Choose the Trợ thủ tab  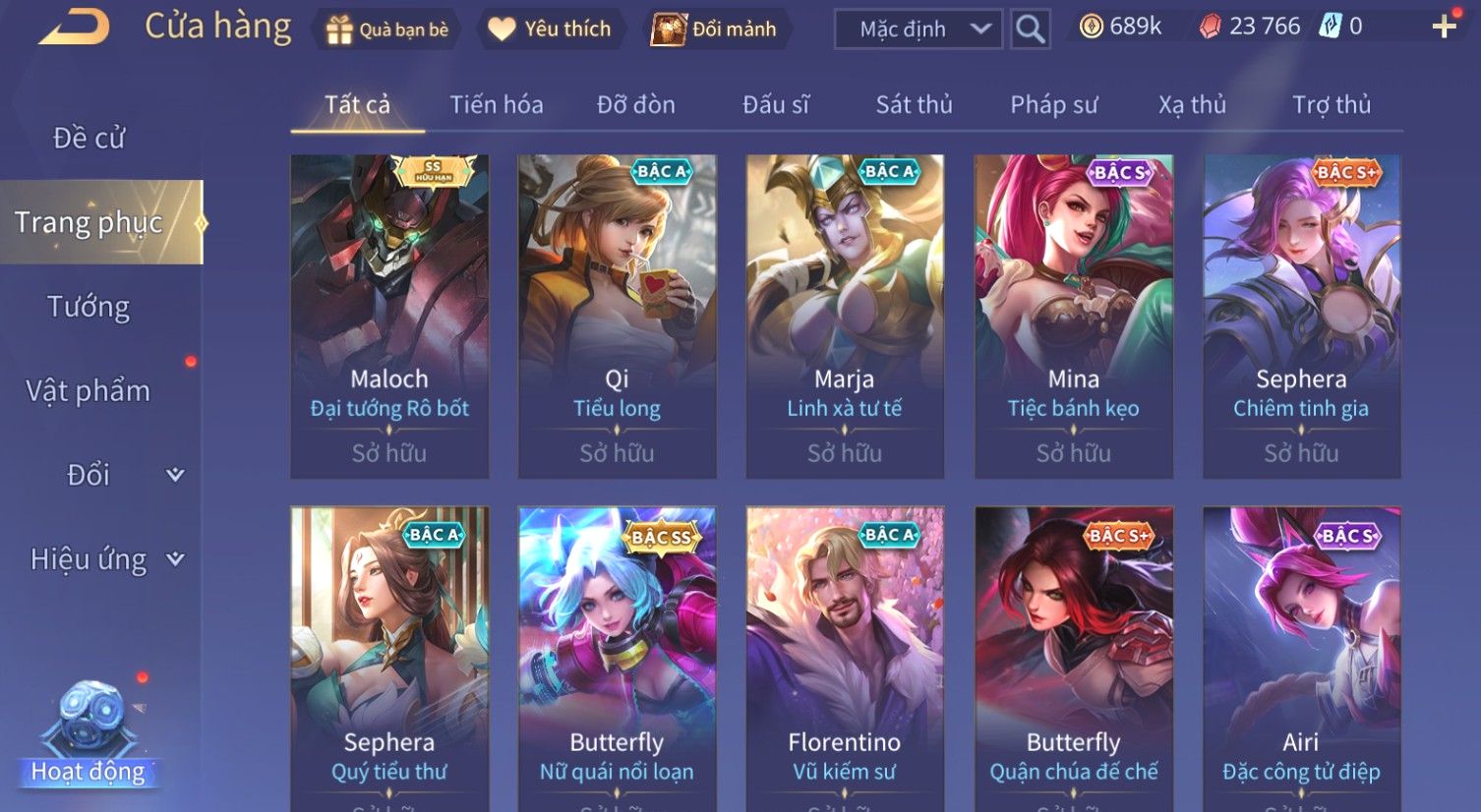coord(1331,105)
